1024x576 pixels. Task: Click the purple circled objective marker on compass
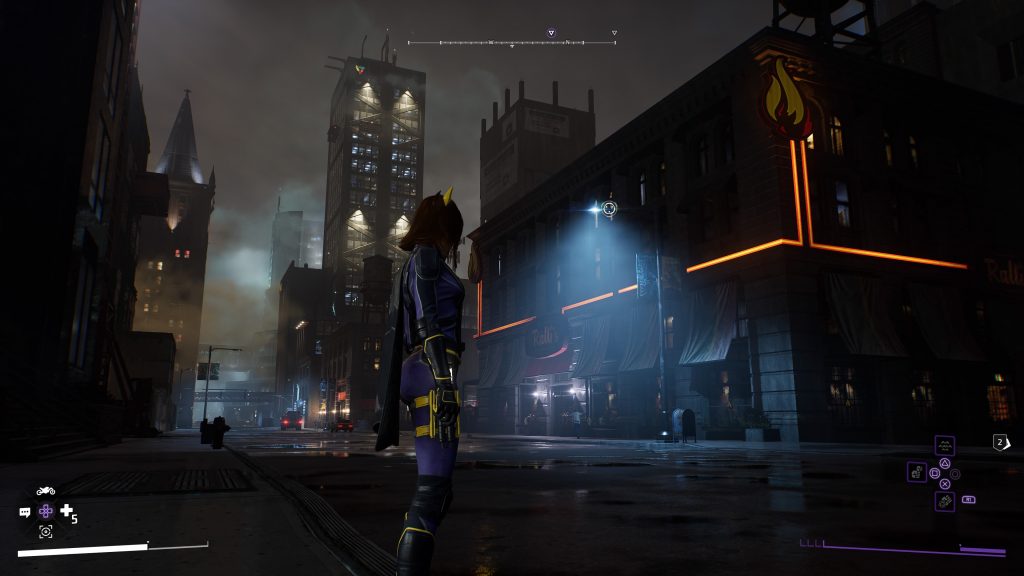pos(551,33)
